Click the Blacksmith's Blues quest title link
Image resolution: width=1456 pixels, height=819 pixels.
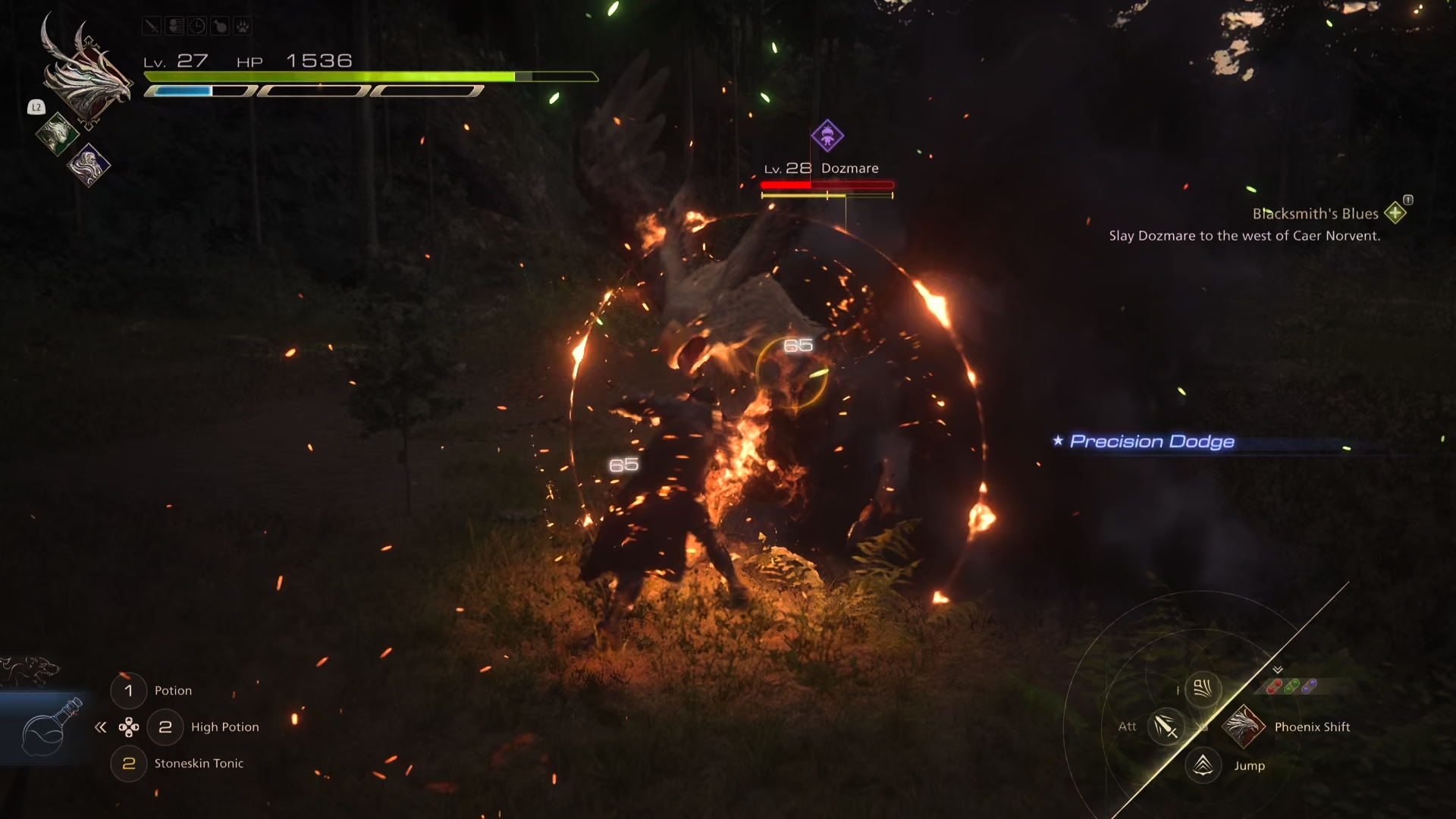[x=1314, y=213]
